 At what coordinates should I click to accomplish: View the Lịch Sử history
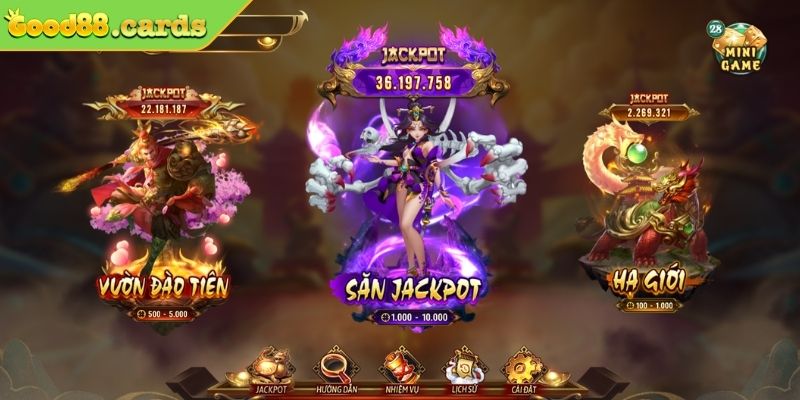click(462, 369)
